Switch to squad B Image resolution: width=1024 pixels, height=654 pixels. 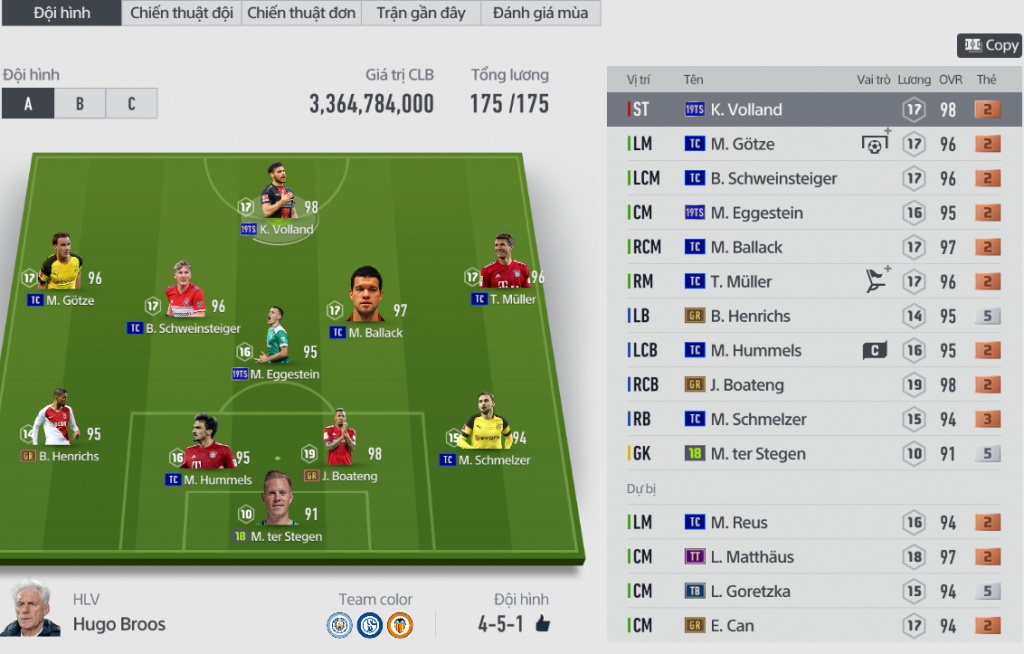pos(80,104)
